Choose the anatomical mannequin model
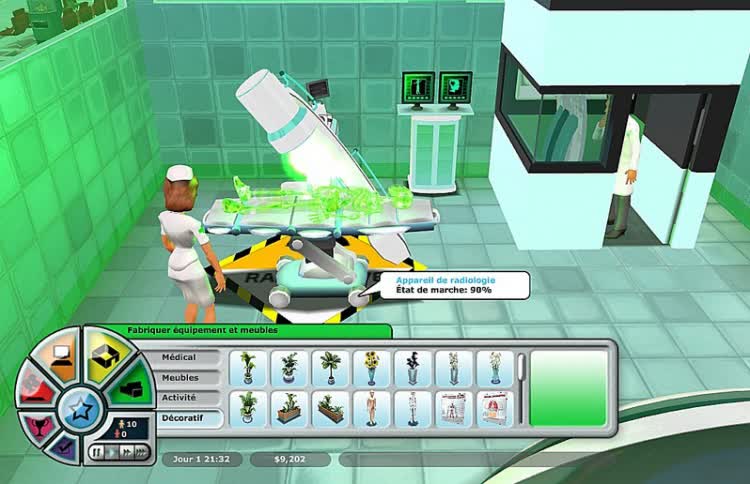Image resolution: width=750 pixels, height=484 pixels. click(x=372, y=408)
